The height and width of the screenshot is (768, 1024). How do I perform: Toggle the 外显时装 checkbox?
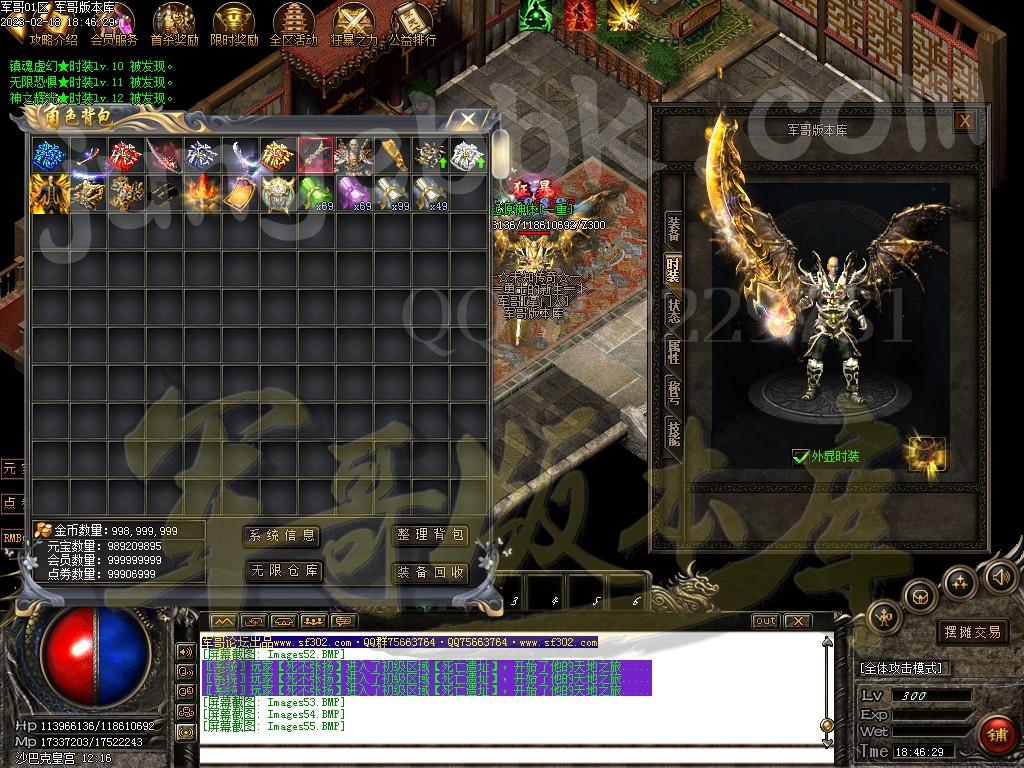[800, 456]
